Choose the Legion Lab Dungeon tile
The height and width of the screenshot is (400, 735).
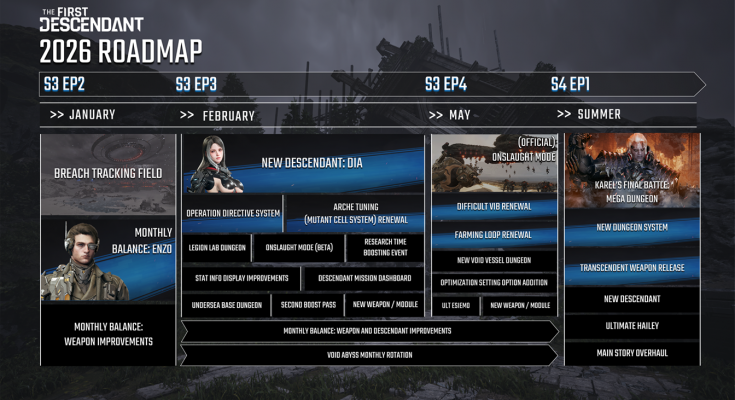[214, 247]
